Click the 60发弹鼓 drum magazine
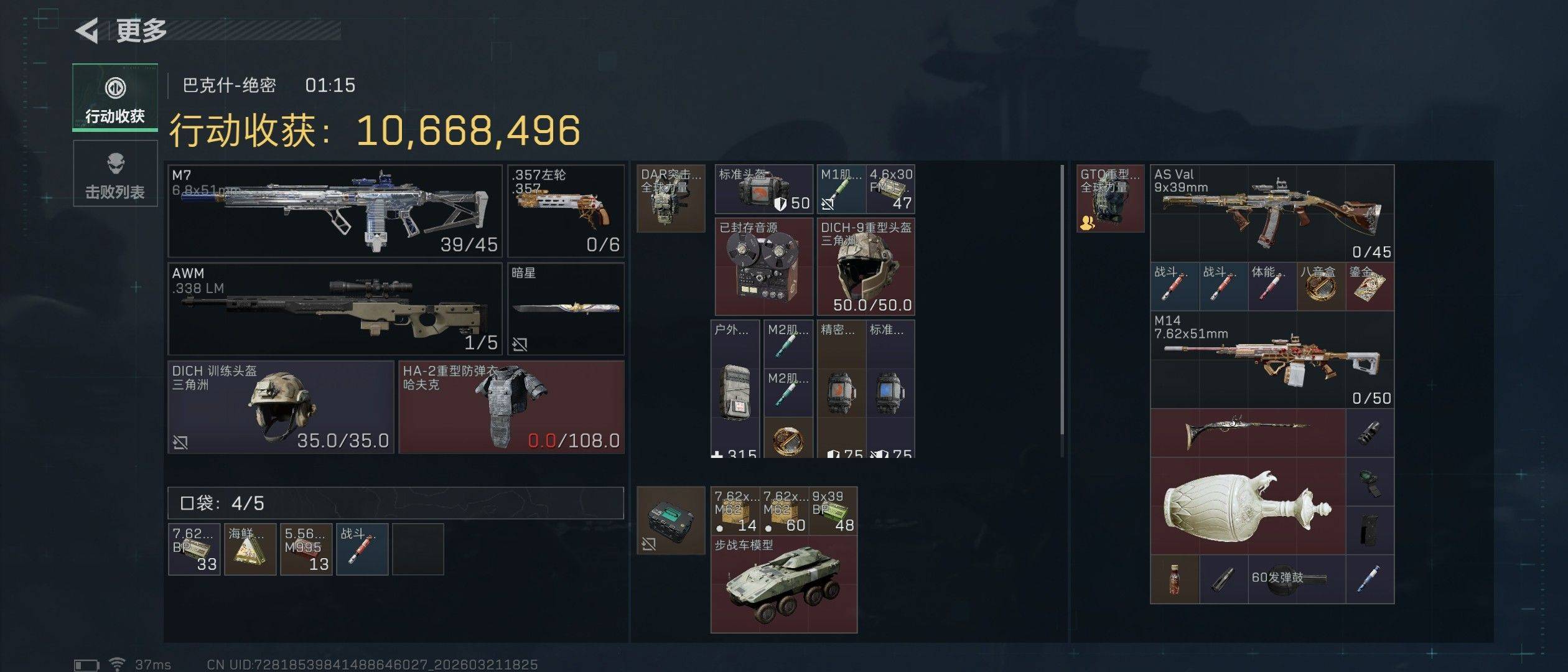Image resolution: width=1568 pixels, height=672 pixels. pyautogui.click(x=1296, y=579)
